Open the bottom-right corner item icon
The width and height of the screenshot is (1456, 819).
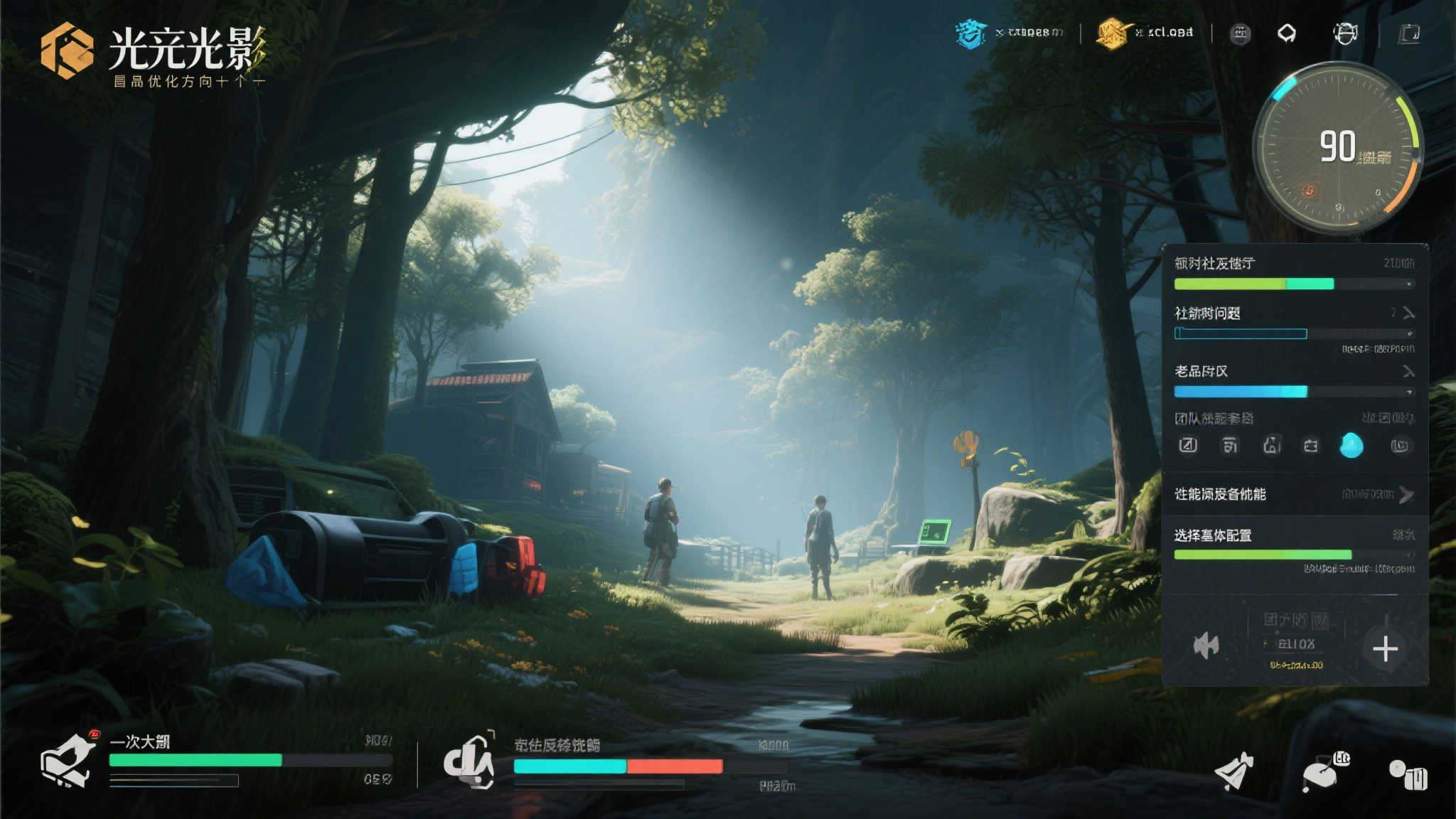point(1408,774)
